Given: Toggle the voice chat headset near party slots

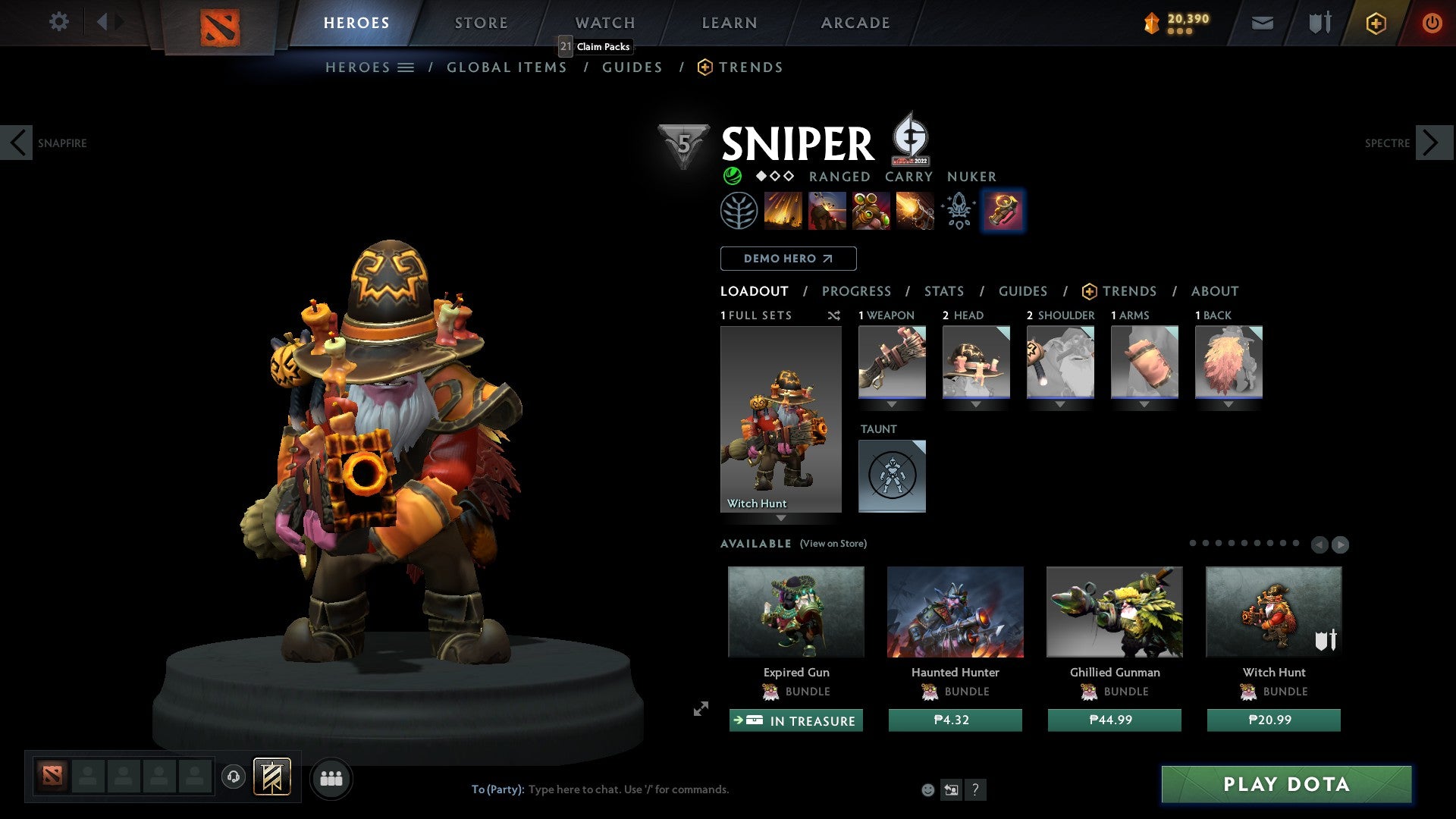Looking at the screenshot, I should (x=233, y=777).
